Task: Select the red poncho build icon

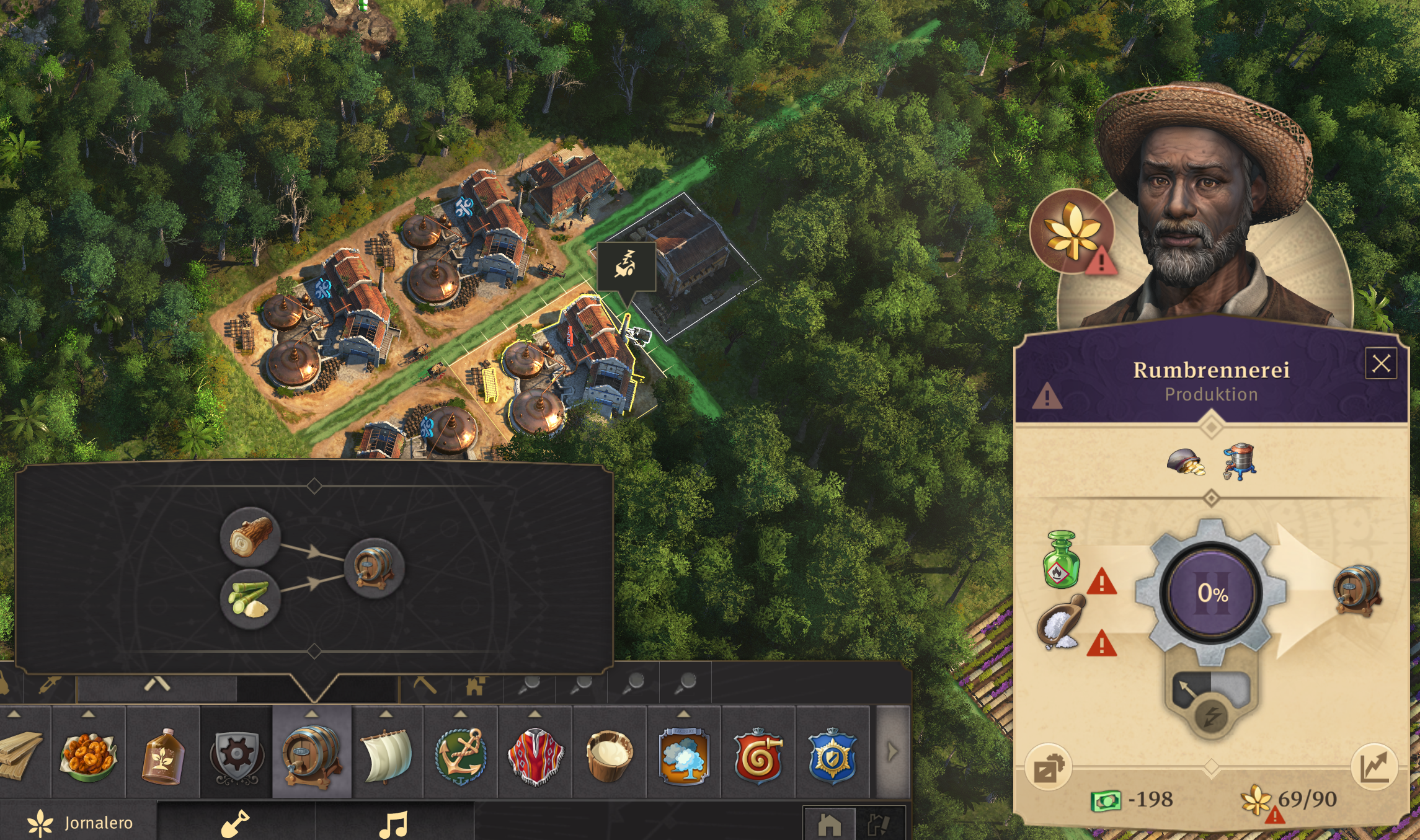Action: [x=535, y=754]
